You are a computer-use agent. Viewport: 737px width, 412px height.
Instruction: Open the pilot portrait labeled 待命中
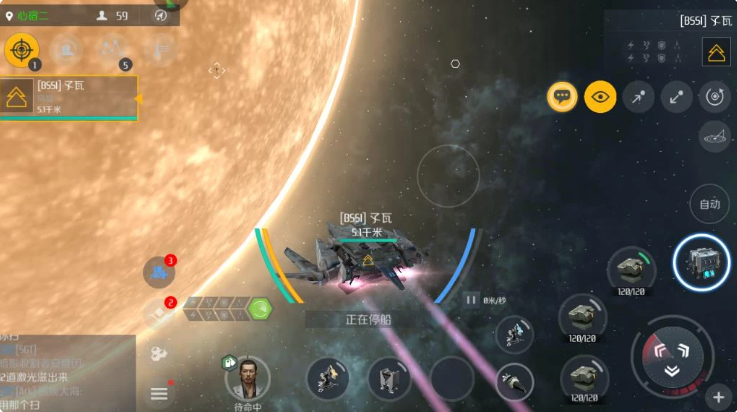(x=246, y=378)
